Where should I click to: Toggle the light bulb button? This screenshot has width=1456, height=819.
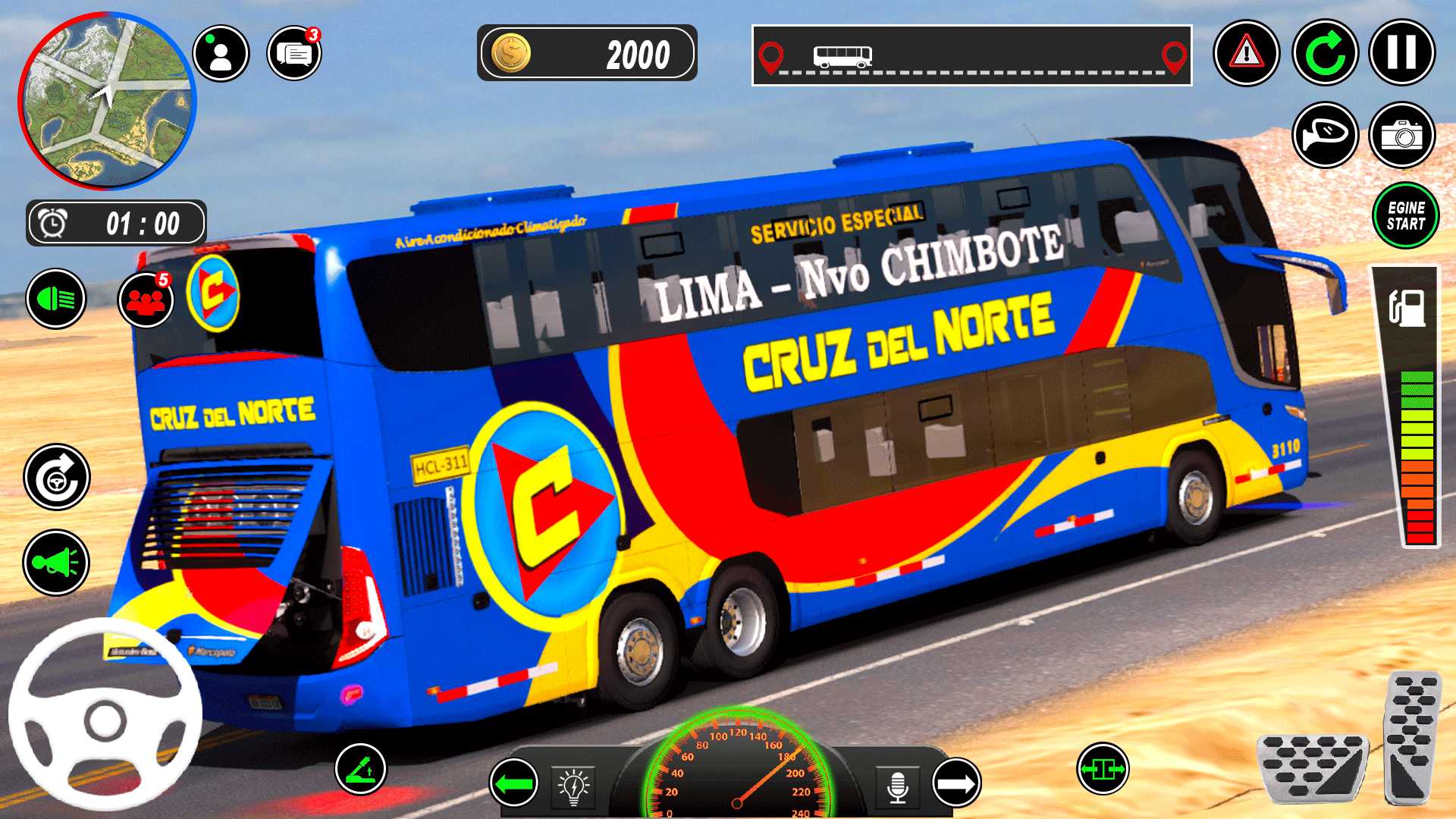574,786
